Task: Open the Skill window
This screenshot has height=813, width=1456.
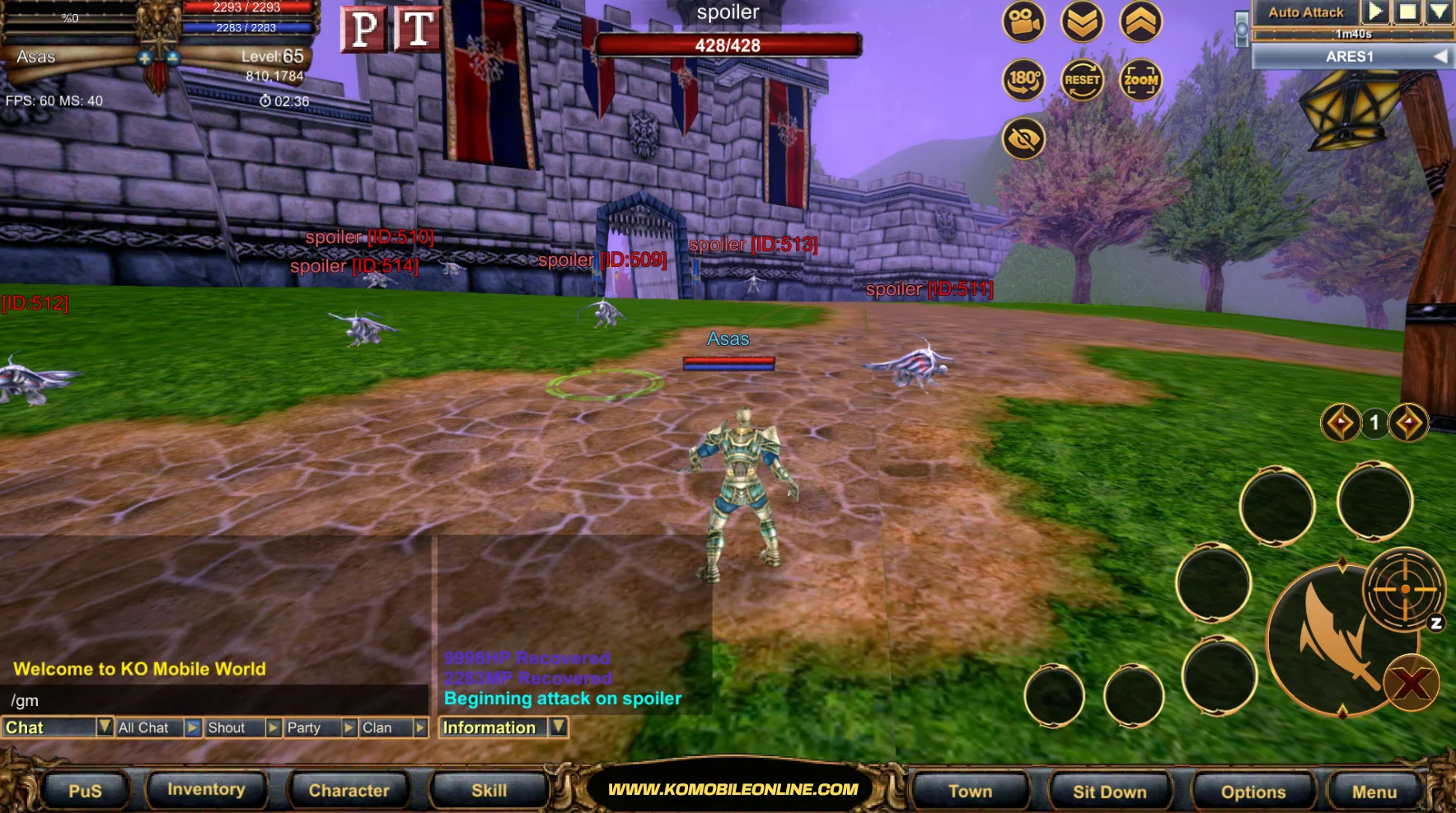Action: 489,791
